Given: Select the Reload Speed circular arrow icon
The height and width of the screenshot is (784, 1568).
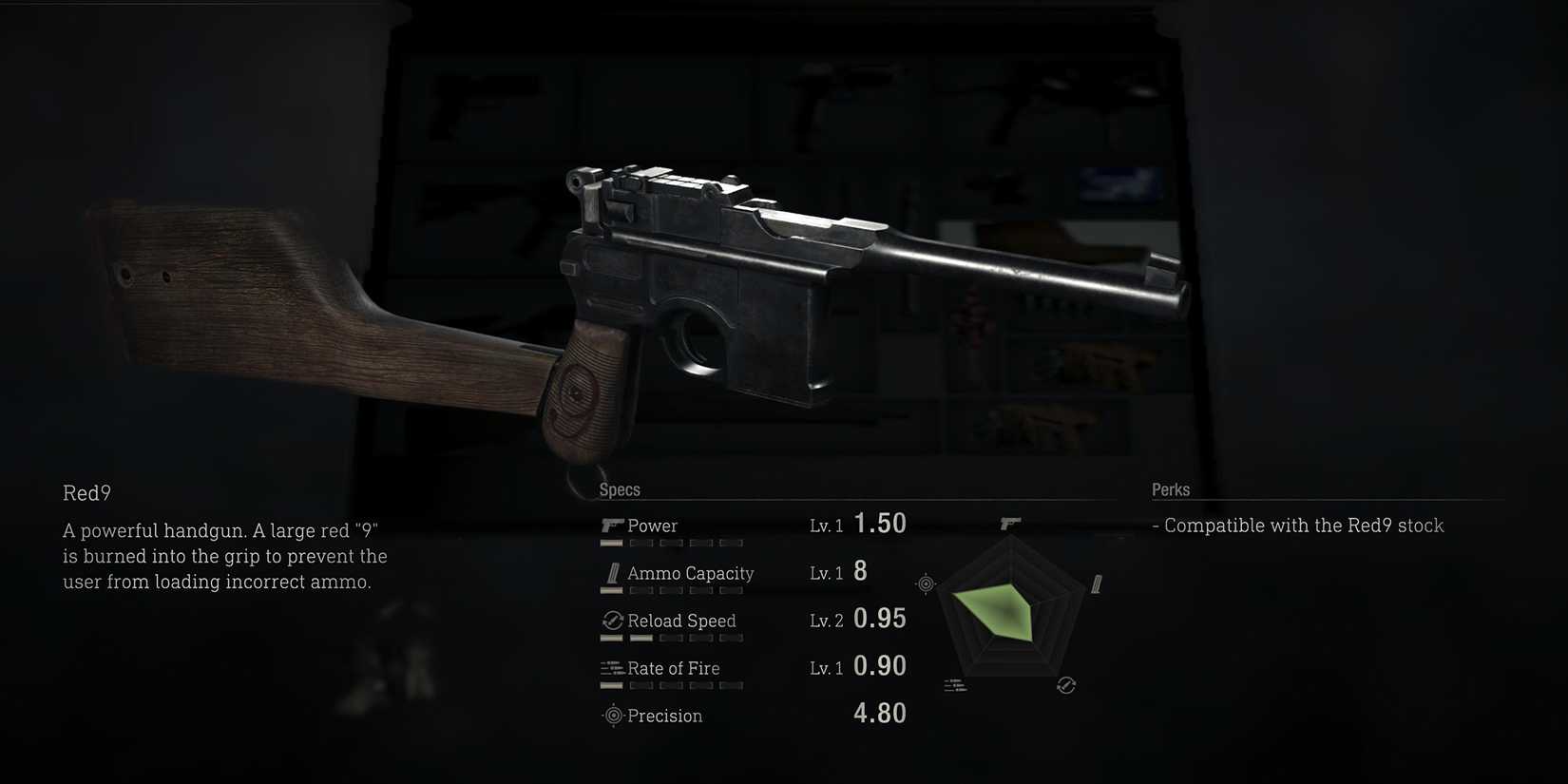Looking at the screenshot, I should coord(612,620).
